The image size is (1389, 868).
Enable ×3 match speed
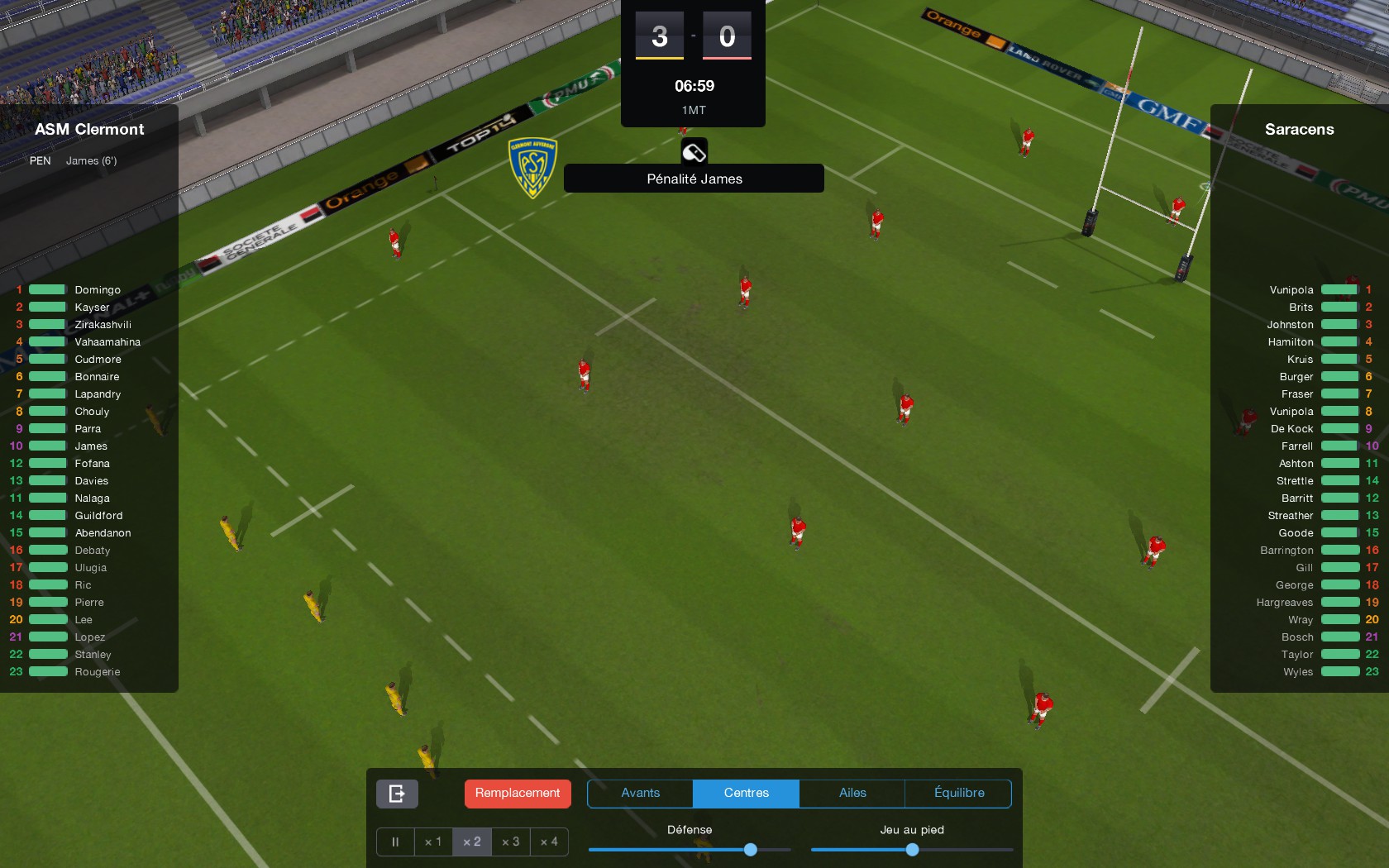510,842
